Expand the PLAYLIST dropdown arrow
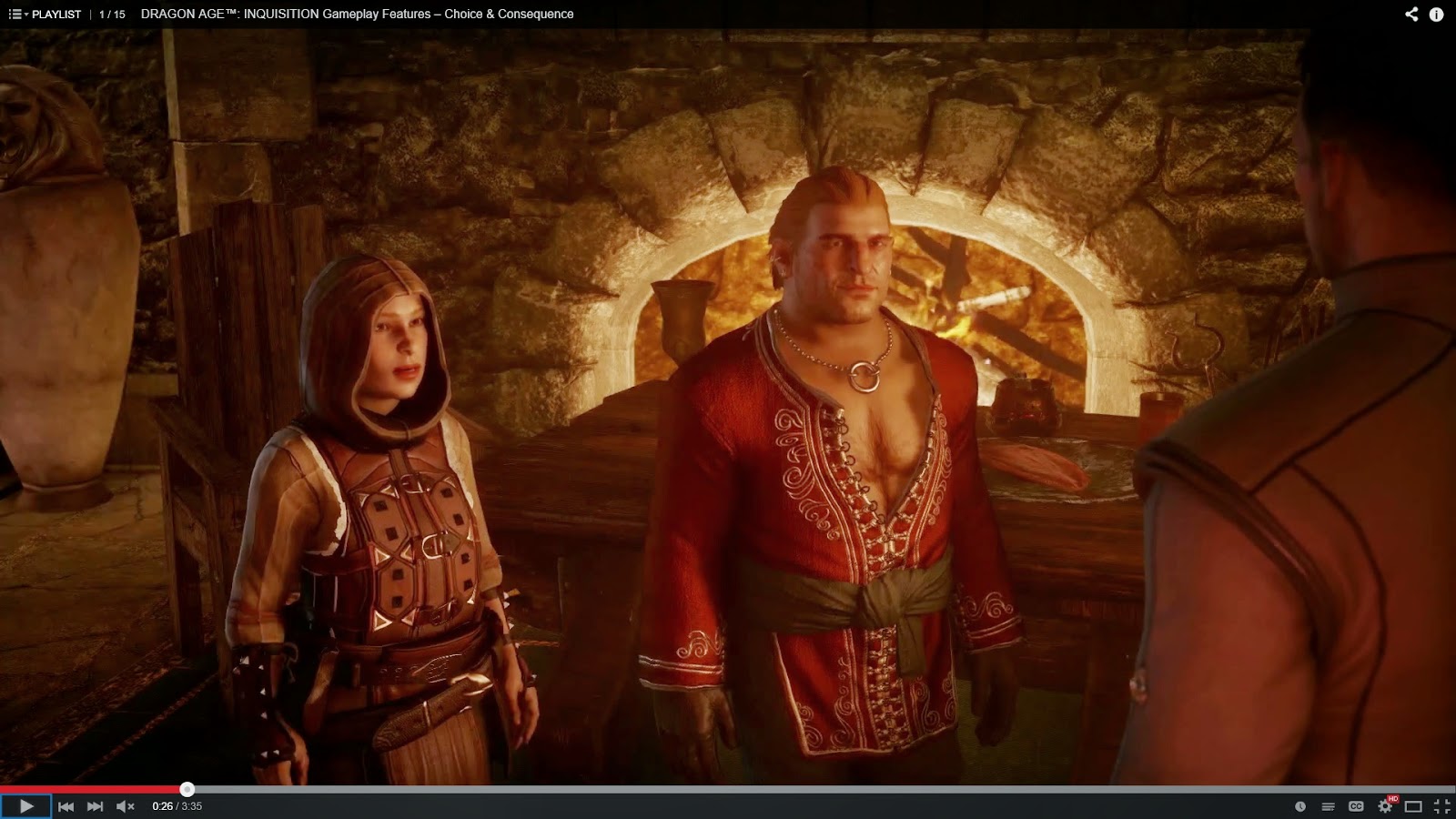This screenshot has height=819, width=1456. [25, 14]
